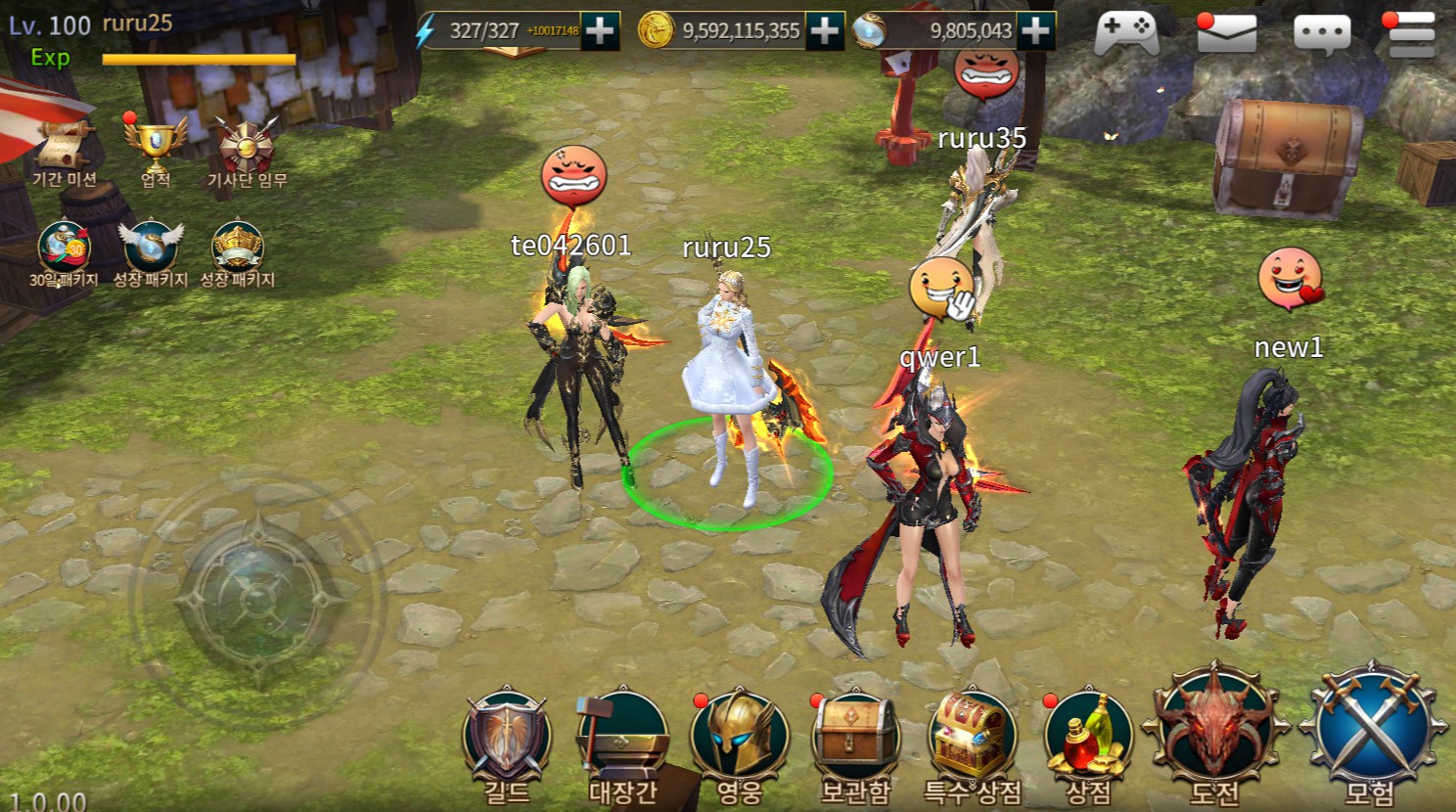
Task: Add energy via the stamina plus button
Action: (x=600, y=30)
